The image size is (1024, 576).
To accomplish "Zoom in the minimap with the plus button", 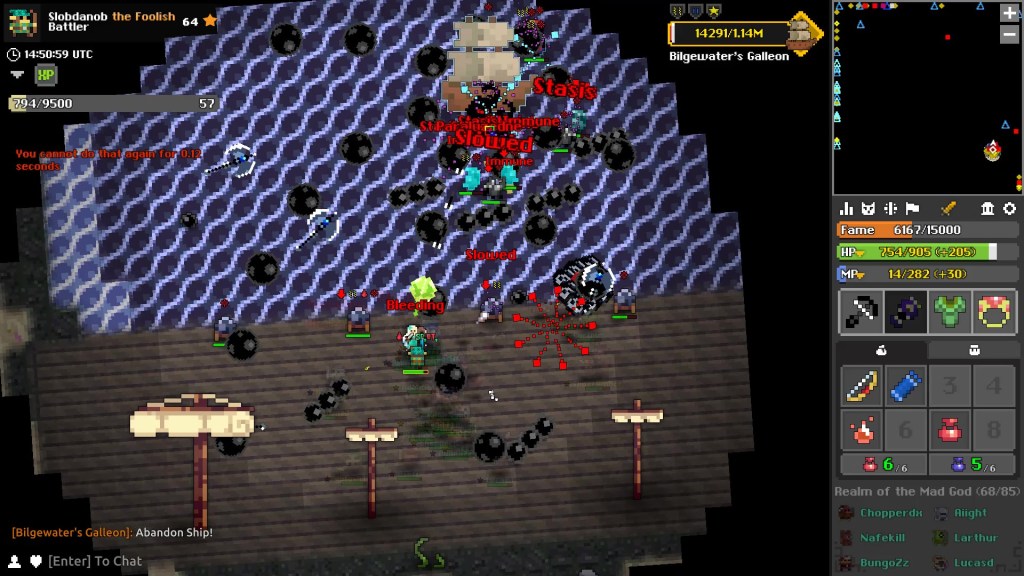I will (x=1009, y=14).
